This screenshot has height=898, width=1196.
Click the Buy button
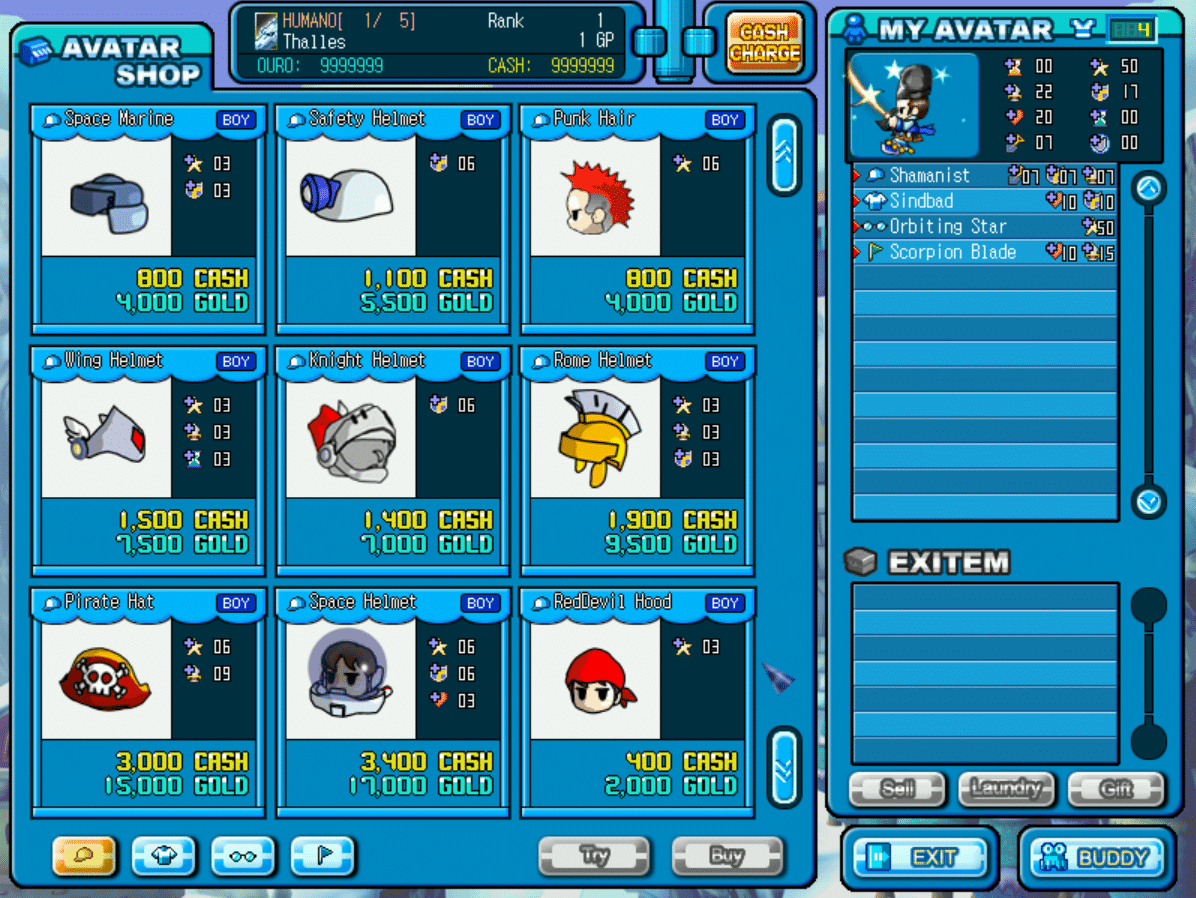click(727, 856)
